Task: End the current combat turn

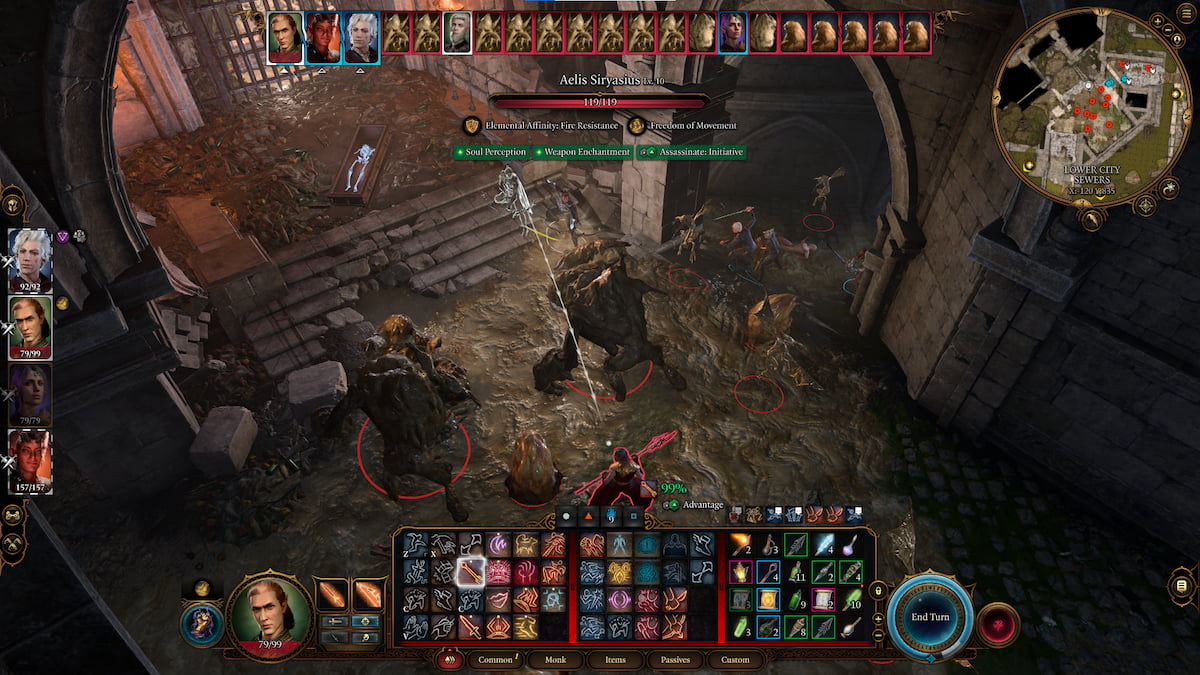Action: point(929,616)
